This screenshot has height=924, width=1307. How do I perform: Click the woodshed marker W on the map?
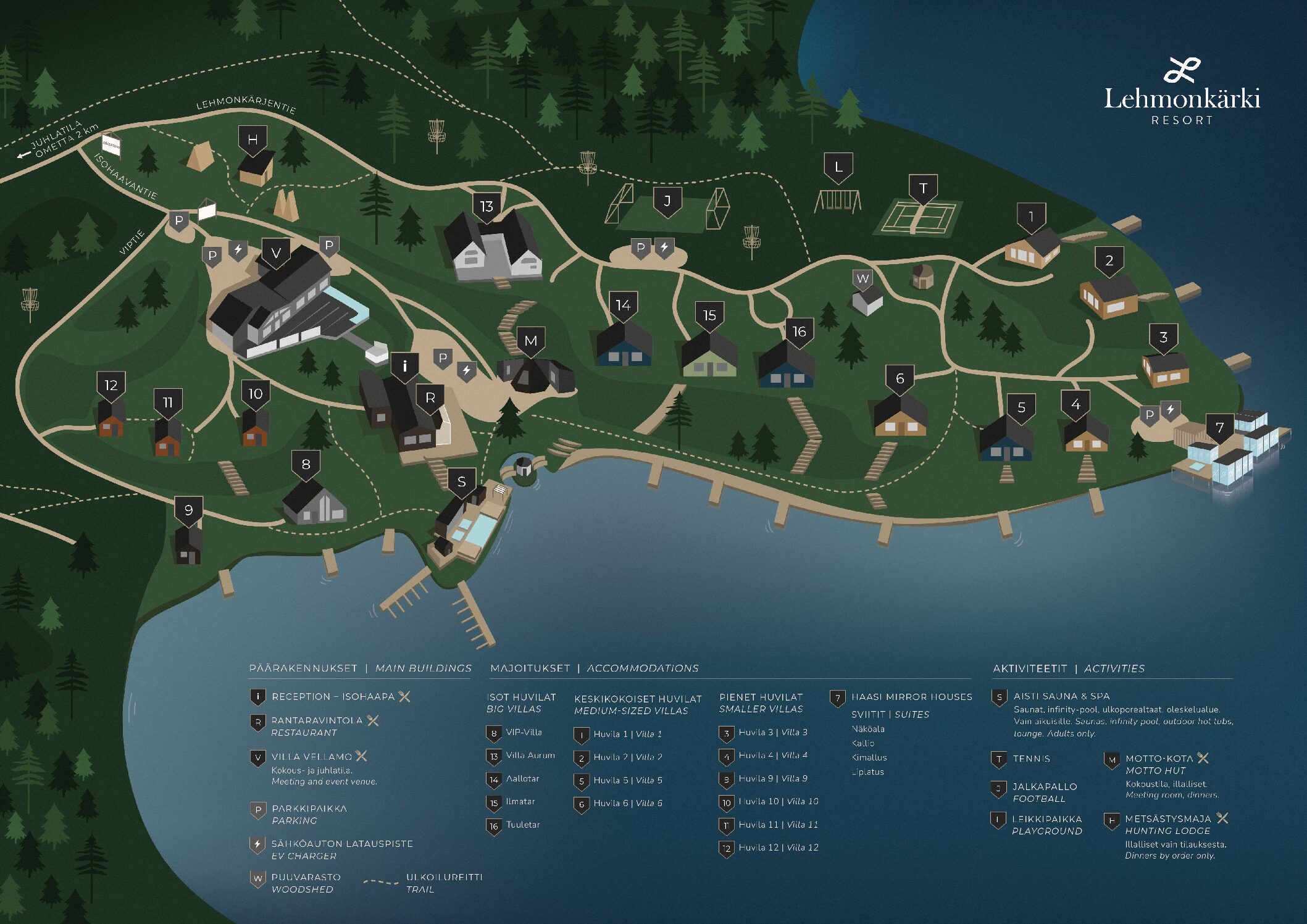pyautogui.click(x=862, y=279)
